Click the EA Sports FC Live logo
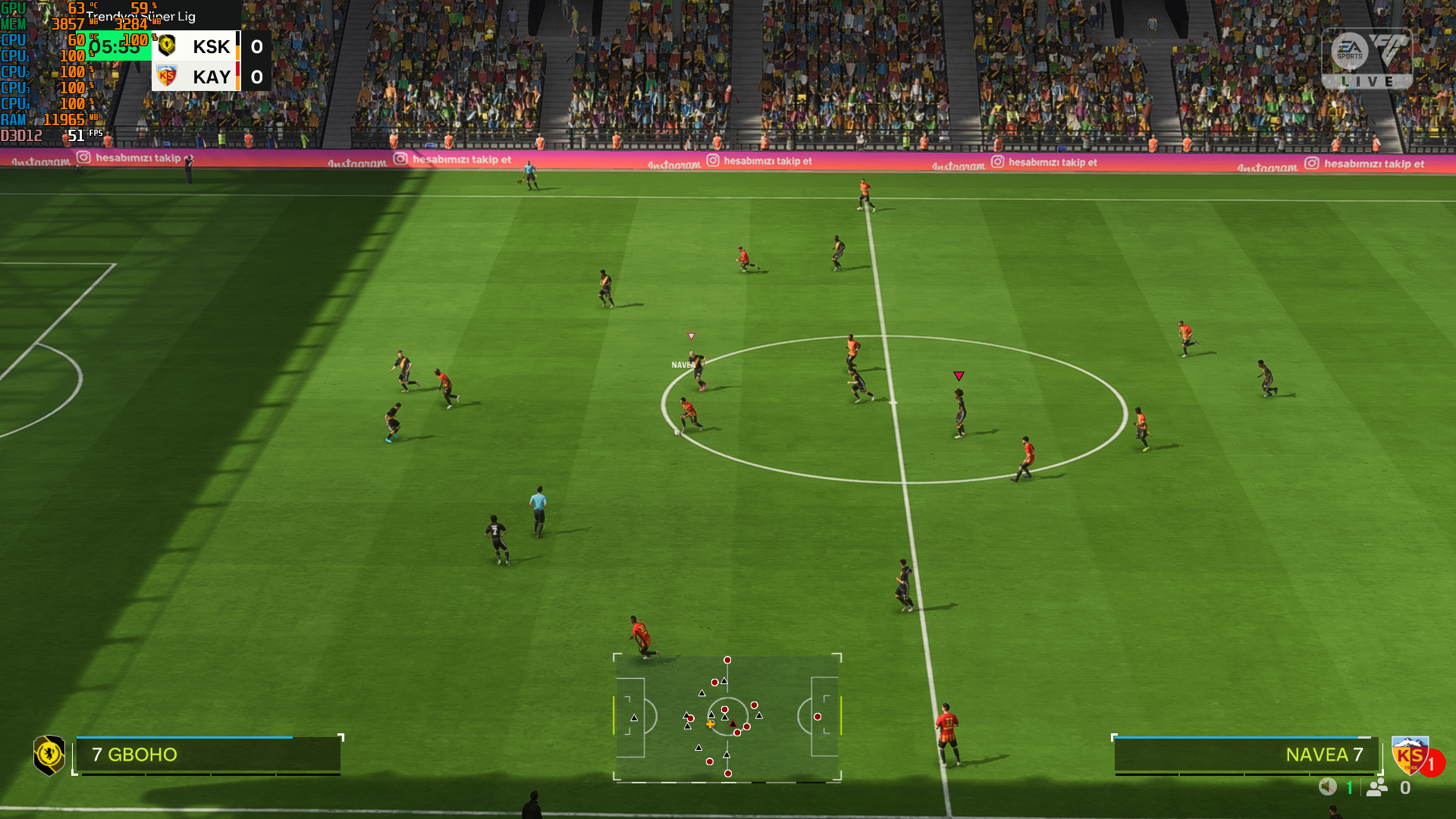Viewport: 1456px width, 819px height. click(1367, 58)
